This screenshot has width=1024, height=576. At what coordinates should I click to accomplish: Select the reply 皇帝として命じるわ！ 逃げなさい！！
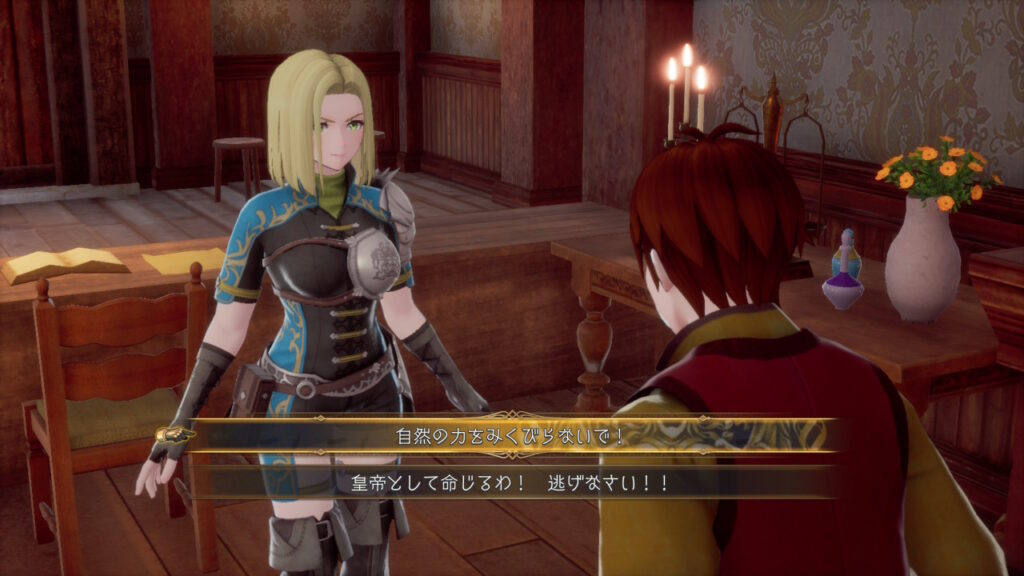(x=511, y=482)
